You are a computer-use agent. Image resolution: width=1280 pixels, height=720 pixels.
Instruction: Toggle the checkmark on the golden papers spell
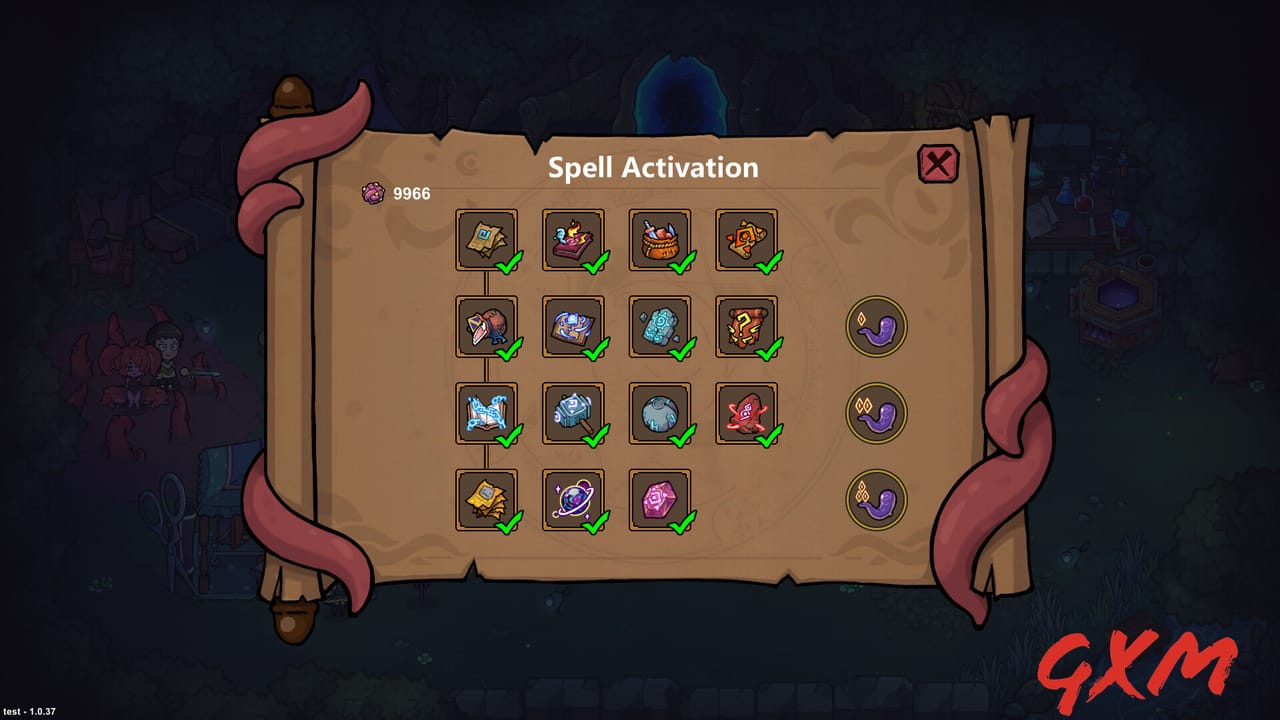pos(509,522)
